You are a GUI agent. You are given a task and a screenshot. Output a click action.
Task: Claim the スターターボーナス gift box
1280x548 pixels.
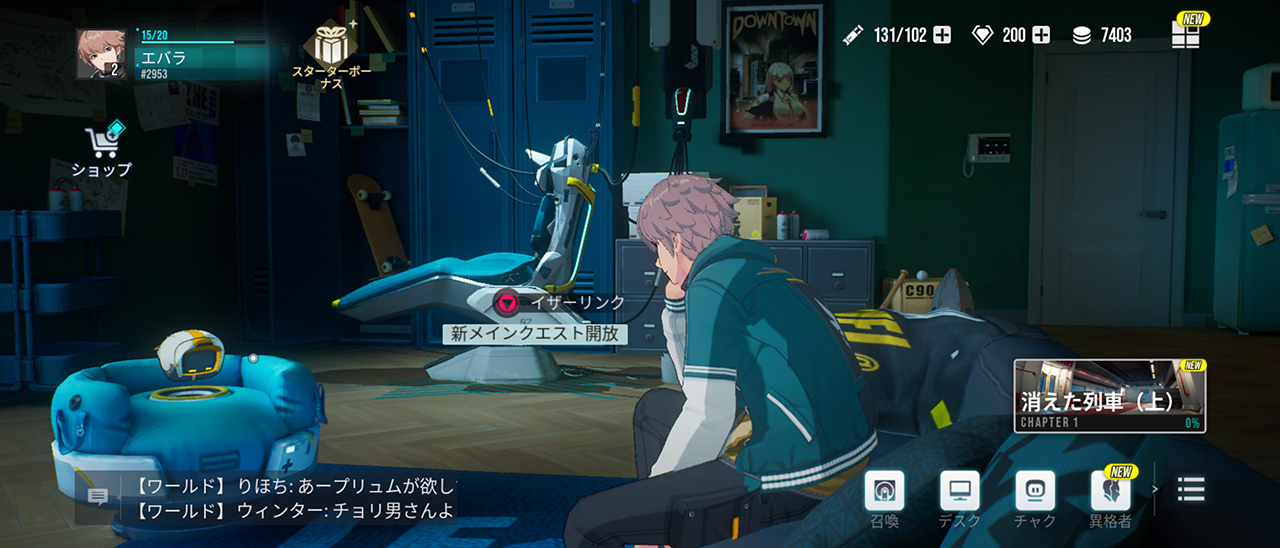(x=331, y=45)
